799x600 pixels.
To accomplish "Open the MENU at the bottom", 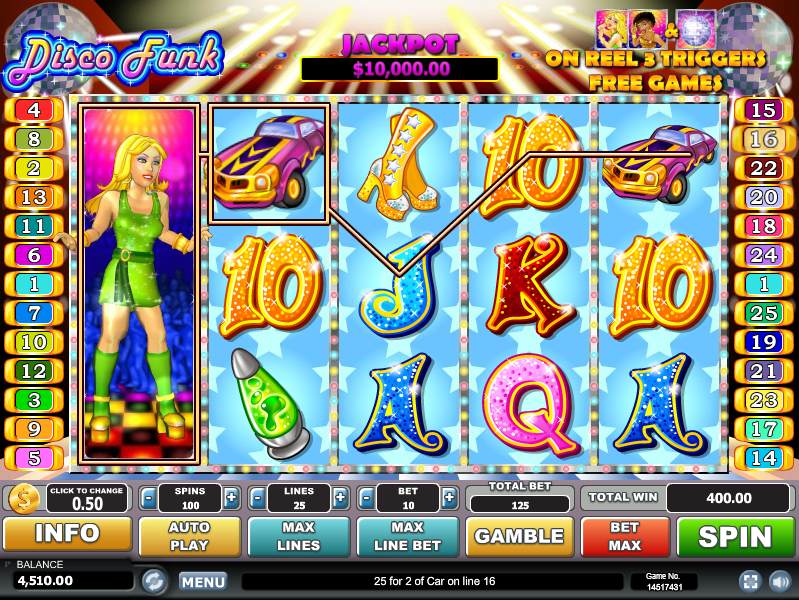I will pos(203,581).
